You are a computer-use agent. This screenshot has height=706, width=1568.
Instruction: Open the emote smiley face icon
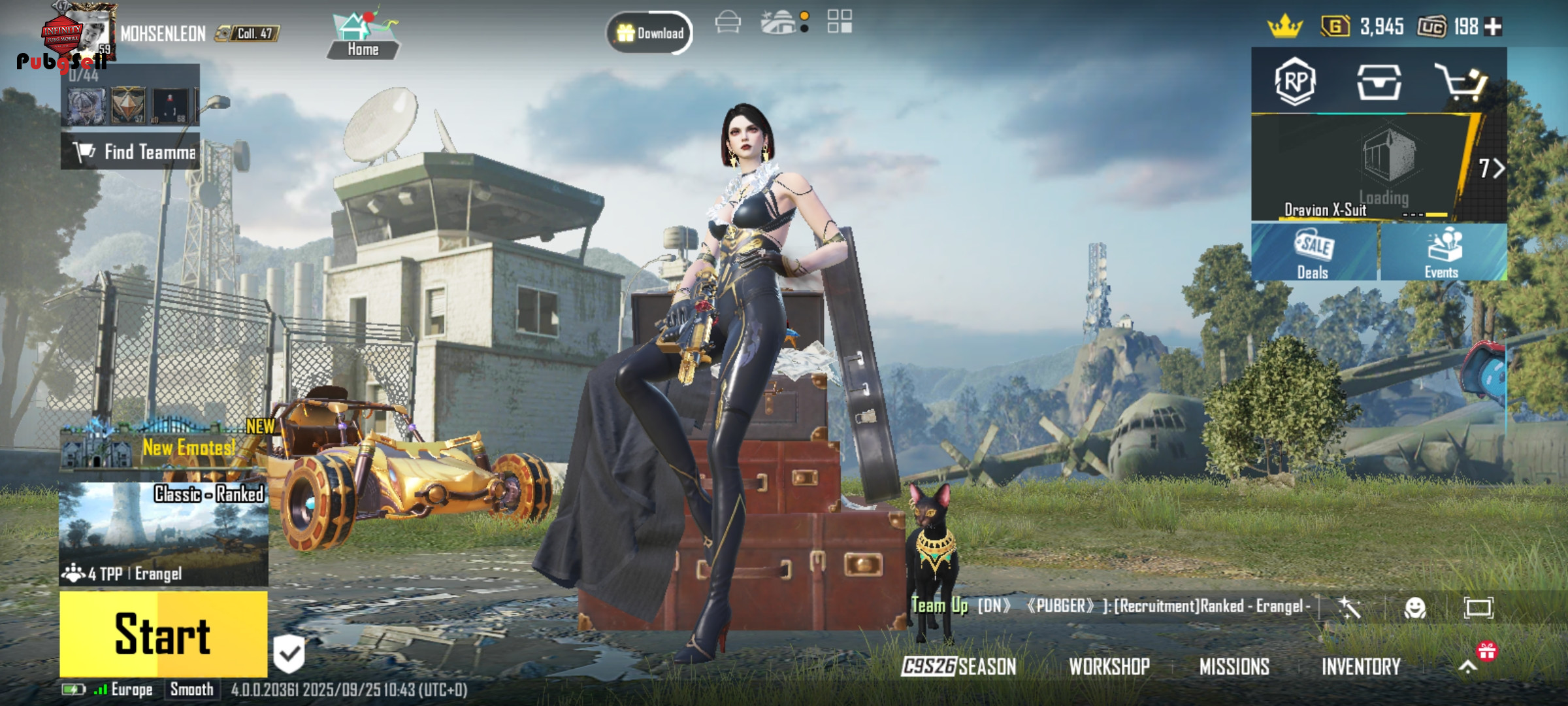click(1415, 608)
